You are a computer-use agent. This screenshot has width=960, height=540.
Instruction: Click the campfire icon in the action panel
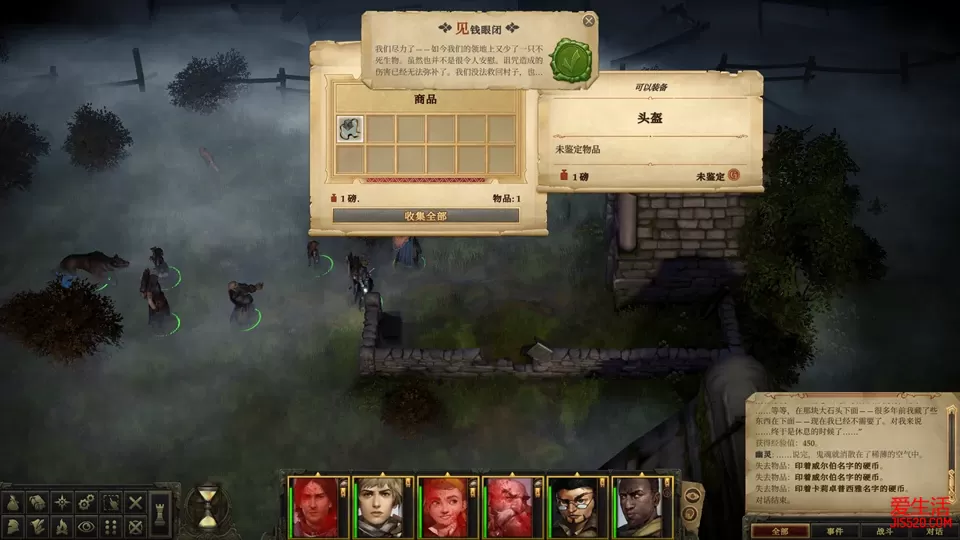61,525
